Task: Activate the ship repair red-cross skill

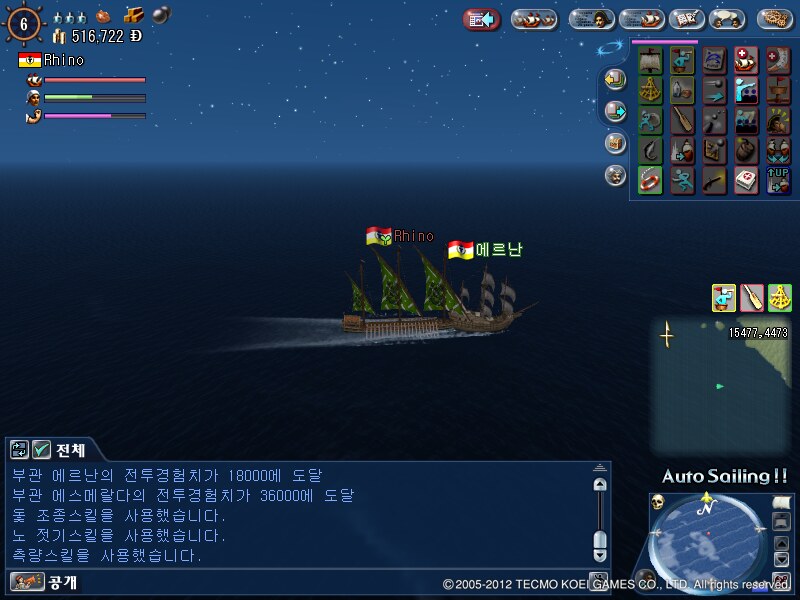Action: (746, 61)
